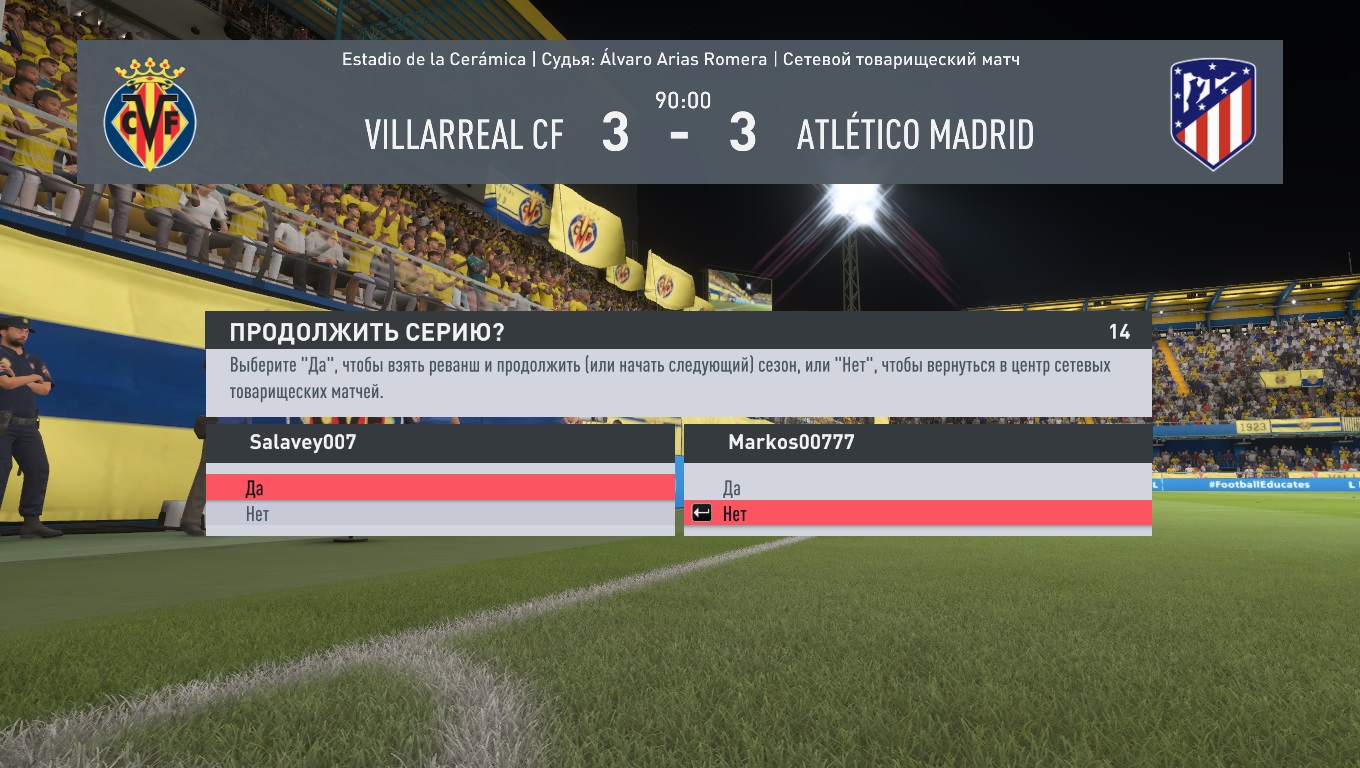The width and height of the screenshot is (1360, 768).
Task: Select "Да" under Markos00777
Action: click(x=917, y=488)
